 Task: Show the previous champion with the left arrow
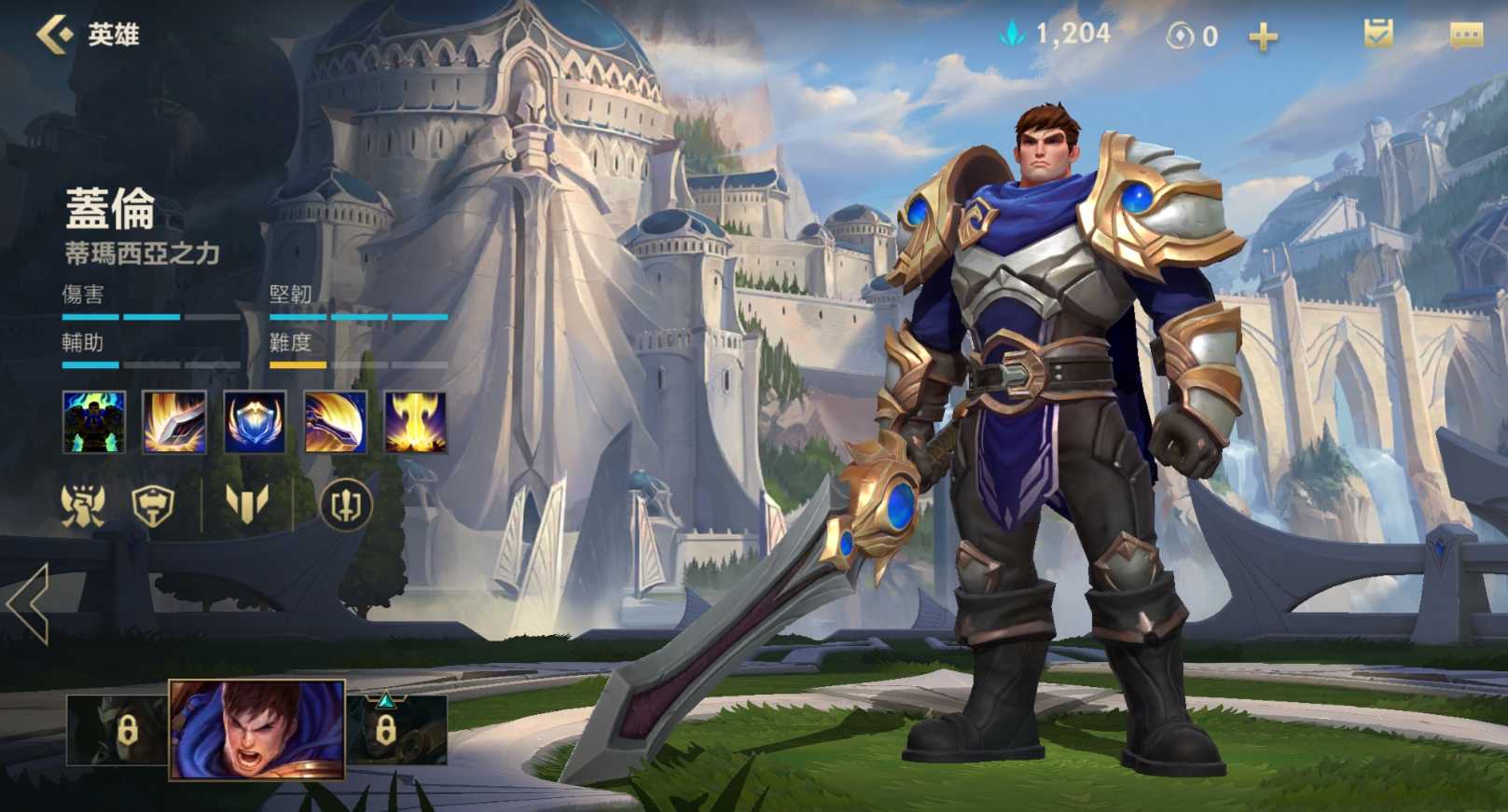click(x=28, y=603)
